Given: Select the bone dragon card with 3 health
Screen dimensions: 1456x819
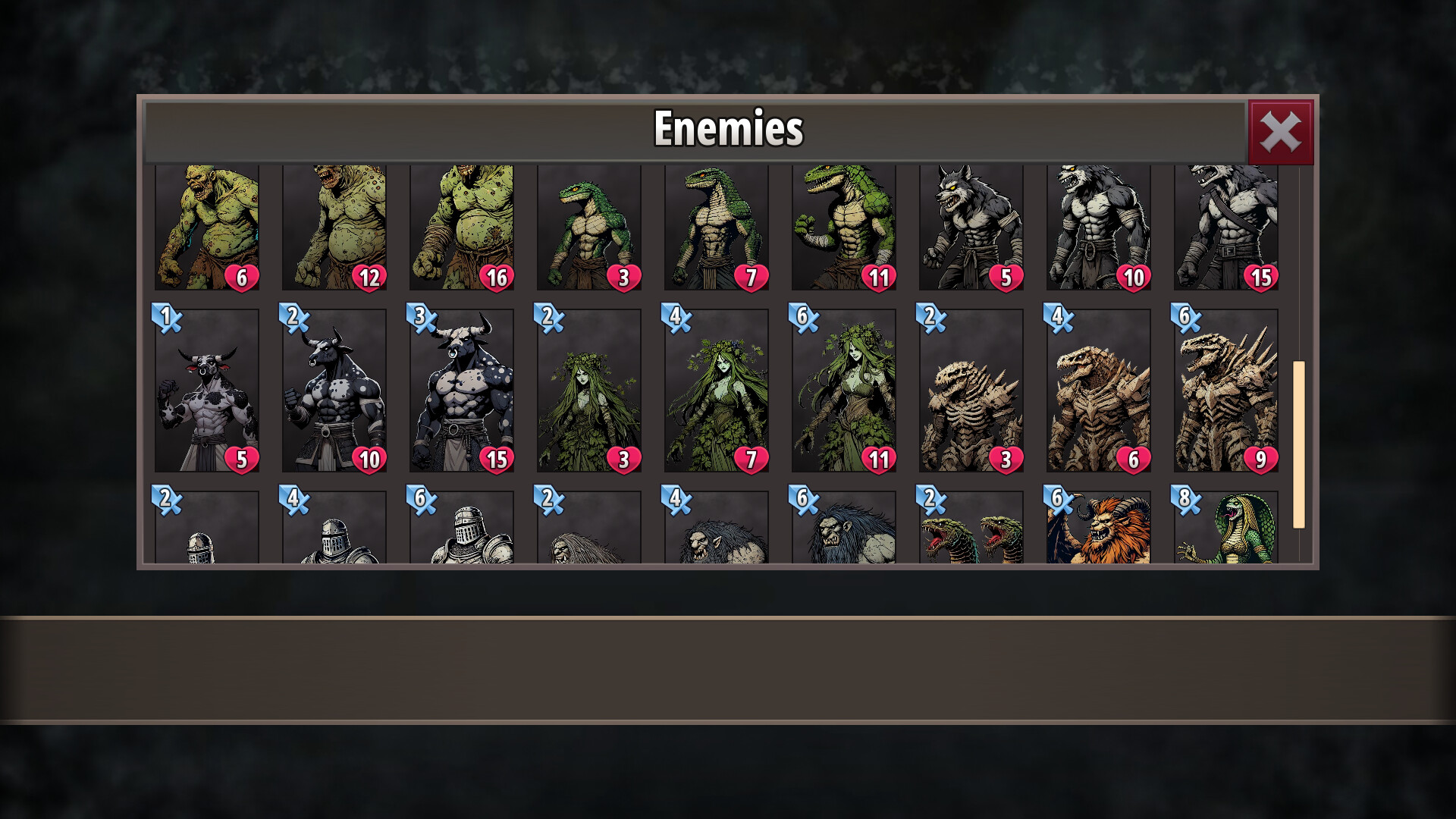Looking at the screenshot, I should pyautogui.click(x=971, y=391).
